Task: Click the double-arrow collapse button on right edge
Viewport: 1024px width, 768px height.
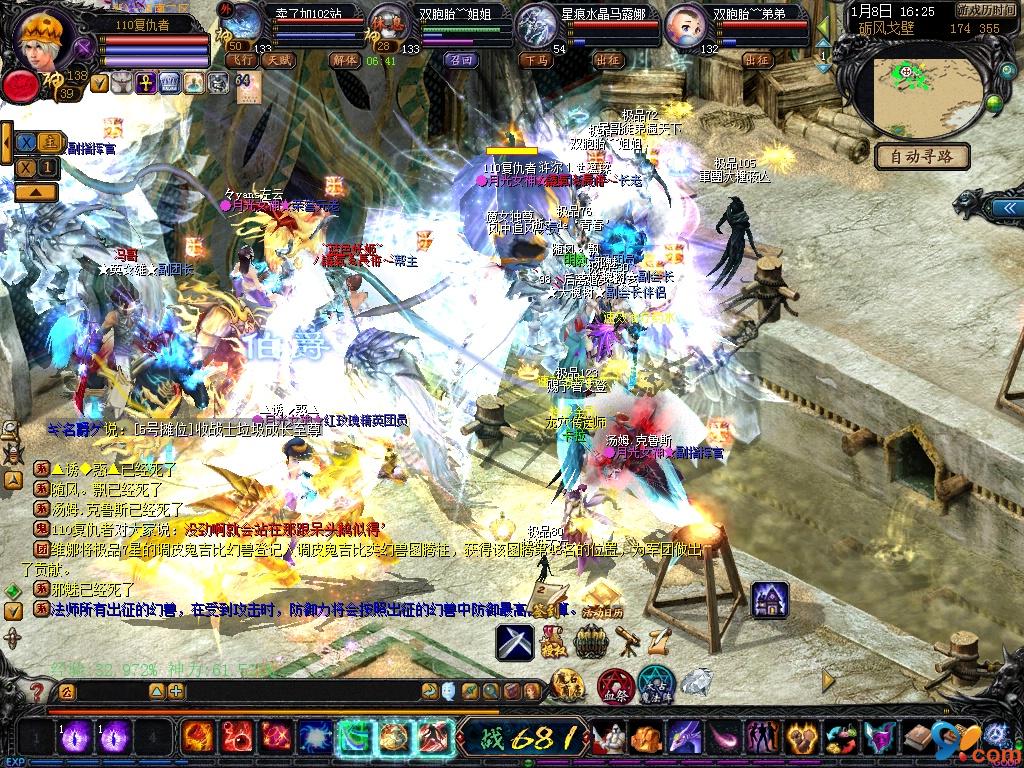Action: click(x=1003, y=207)
